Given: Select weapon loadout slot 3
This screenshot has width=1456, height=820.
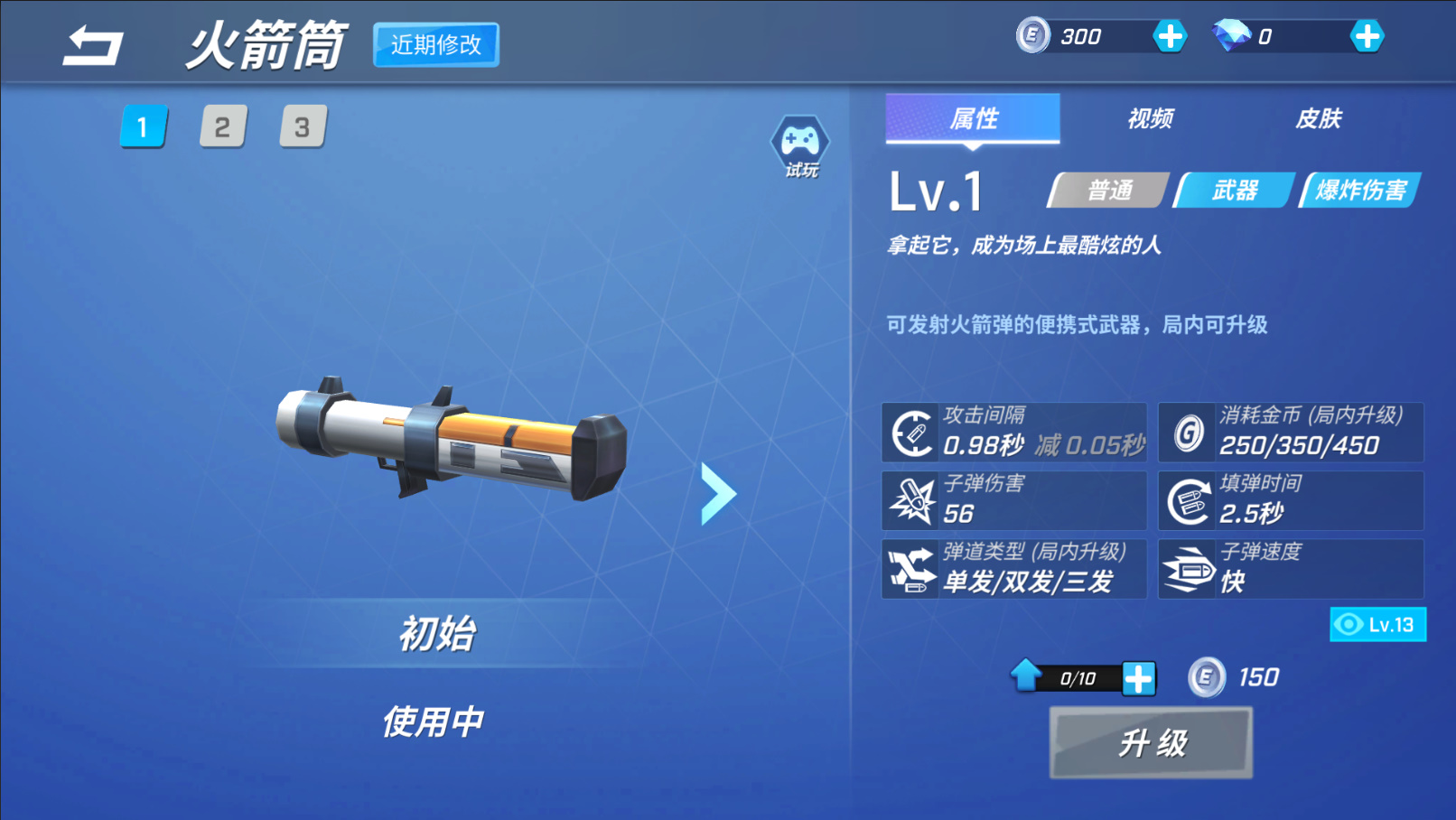Looking at the screenshot, I should click(303, 127).
